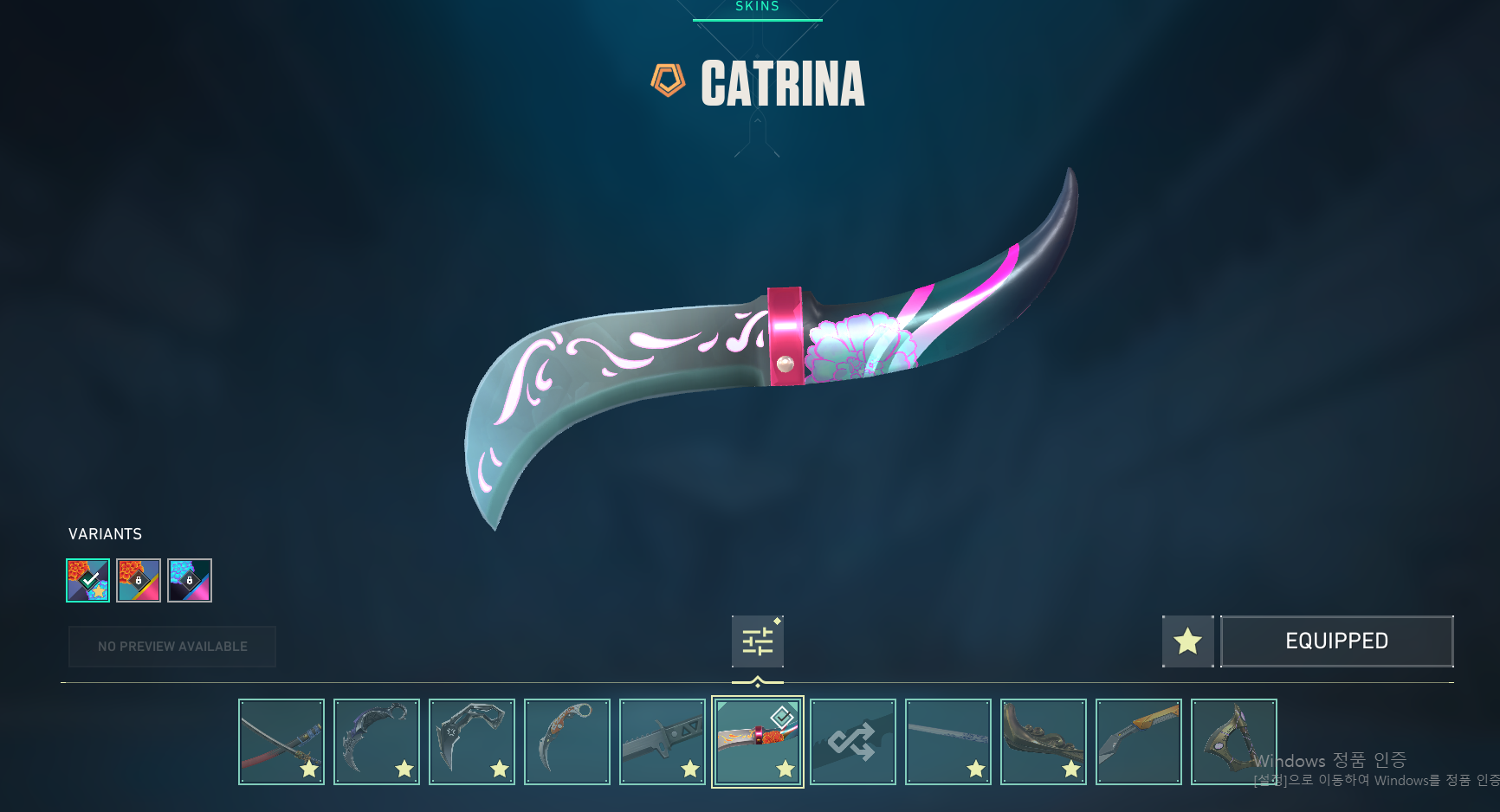Choose the bronze triangular axe-dagger skin

(x=1234, y=742)
